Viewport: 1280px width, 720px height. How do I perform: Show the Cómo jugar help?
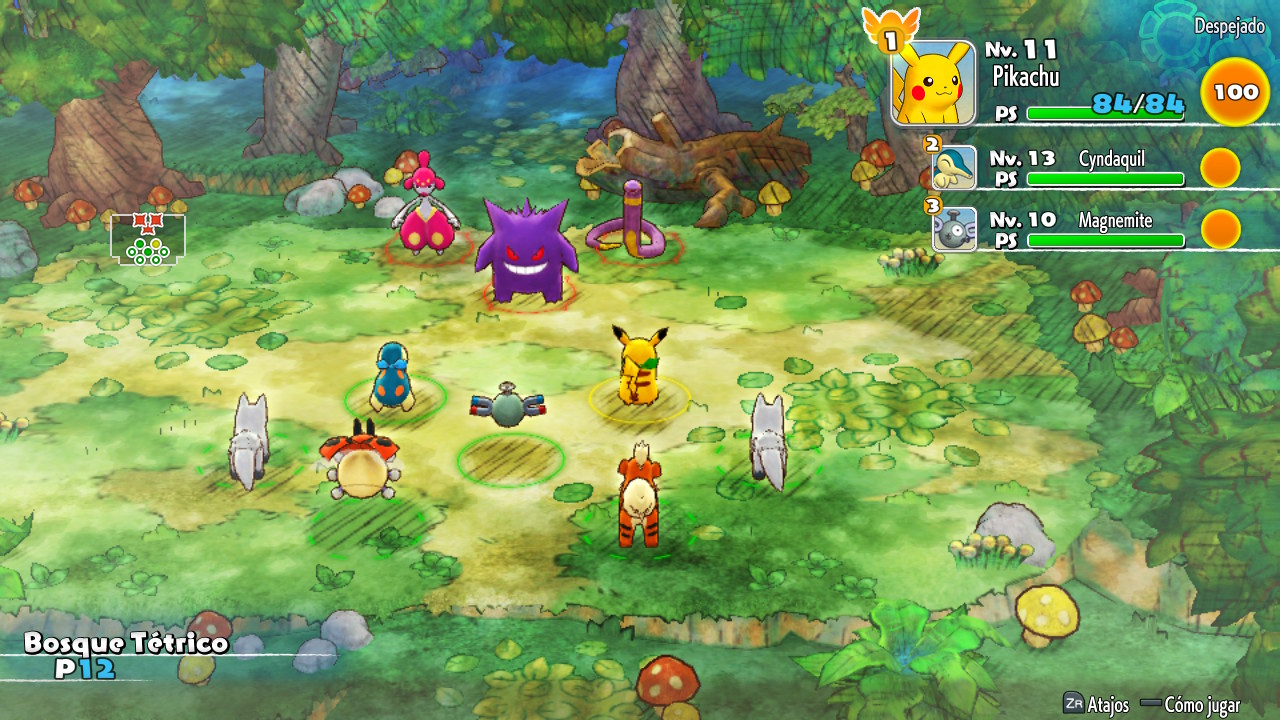(1190, 704)
